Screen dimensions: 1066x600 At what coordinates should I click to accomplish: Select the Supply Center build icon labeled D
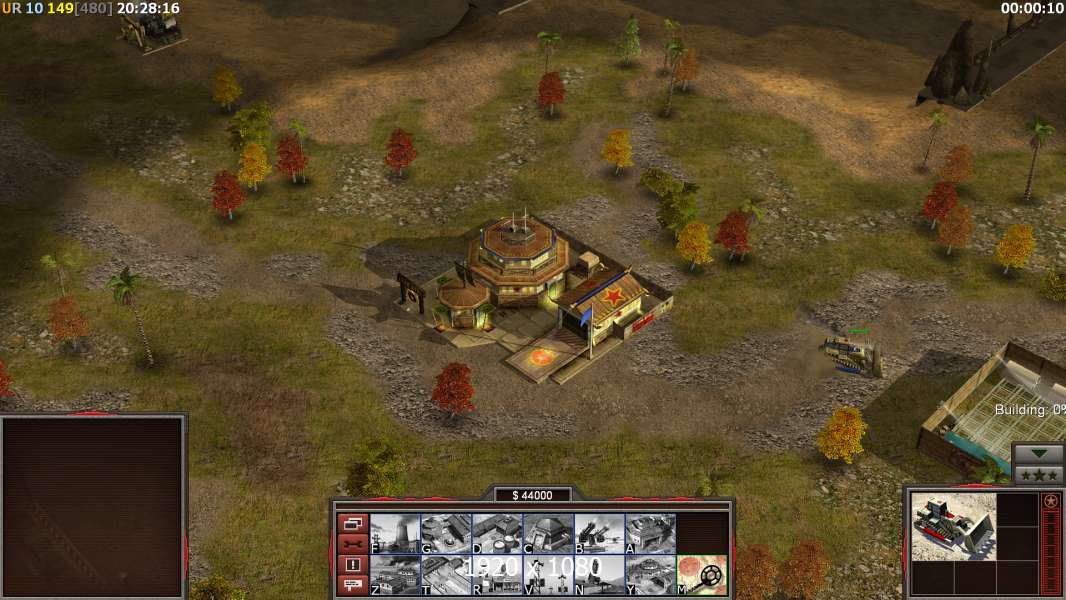coord(497,534)
